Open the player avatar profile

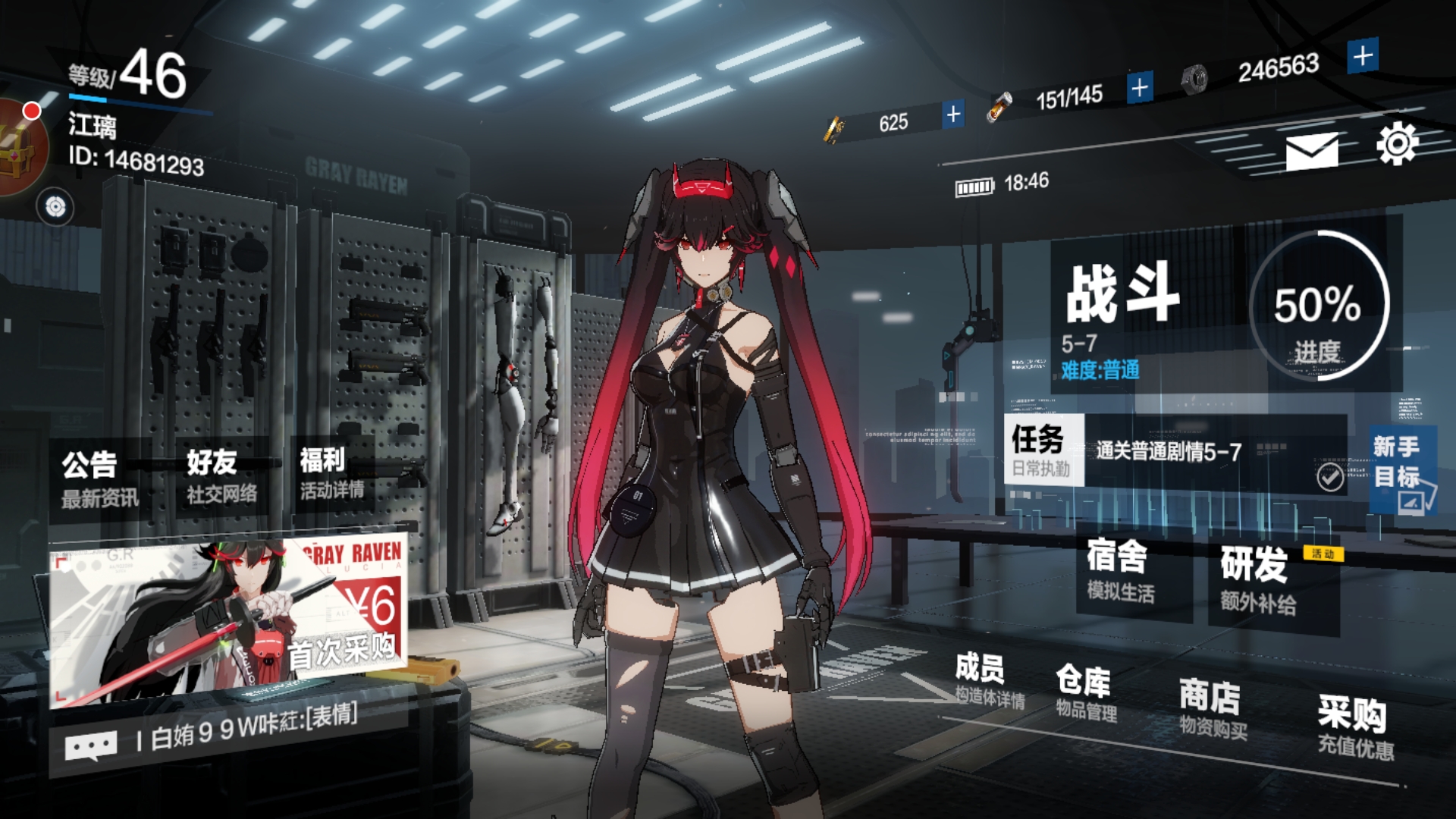19,148
